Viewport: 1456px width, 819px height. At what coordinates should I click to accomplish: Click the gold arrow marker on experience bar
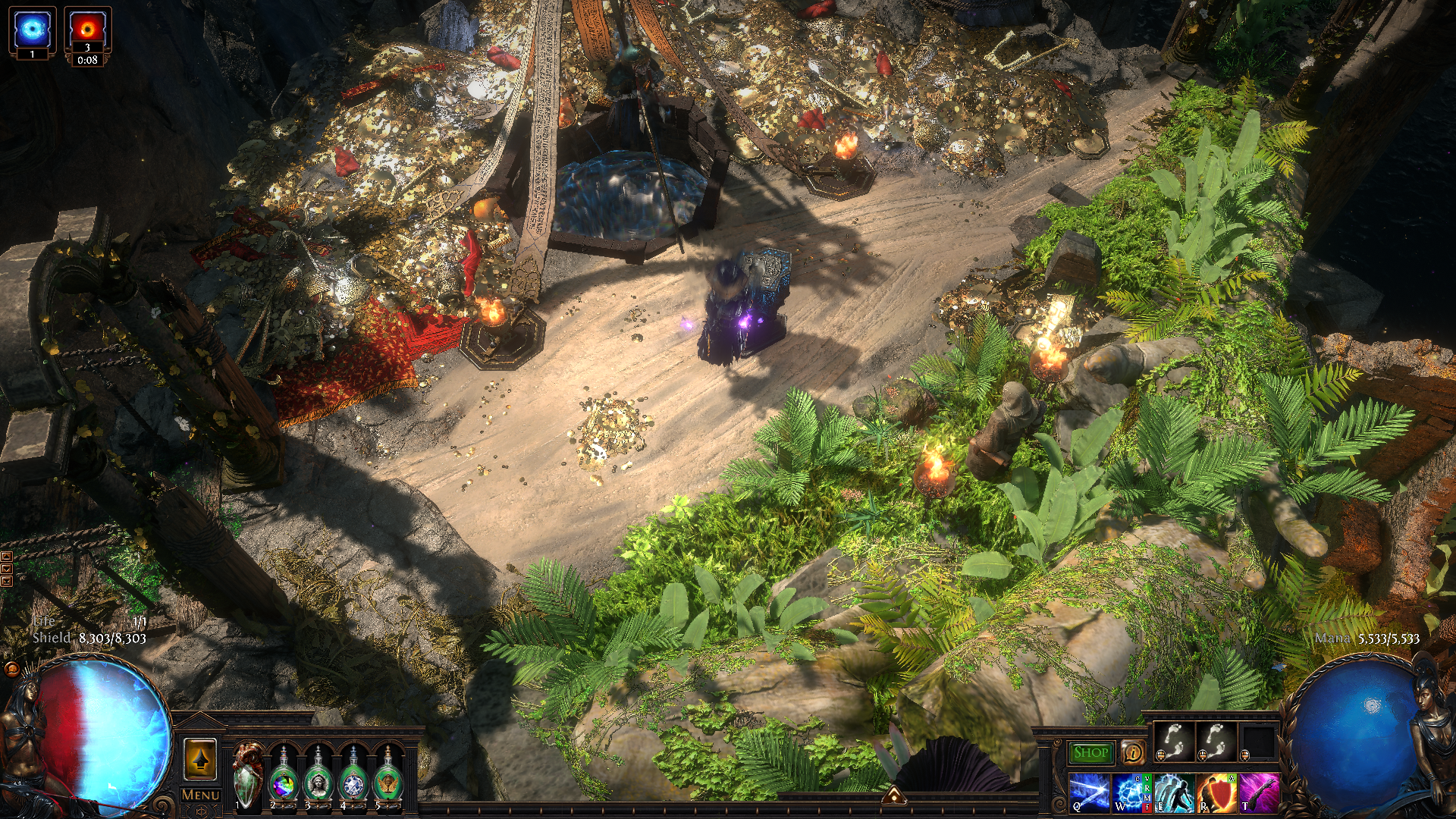[894, 795]
